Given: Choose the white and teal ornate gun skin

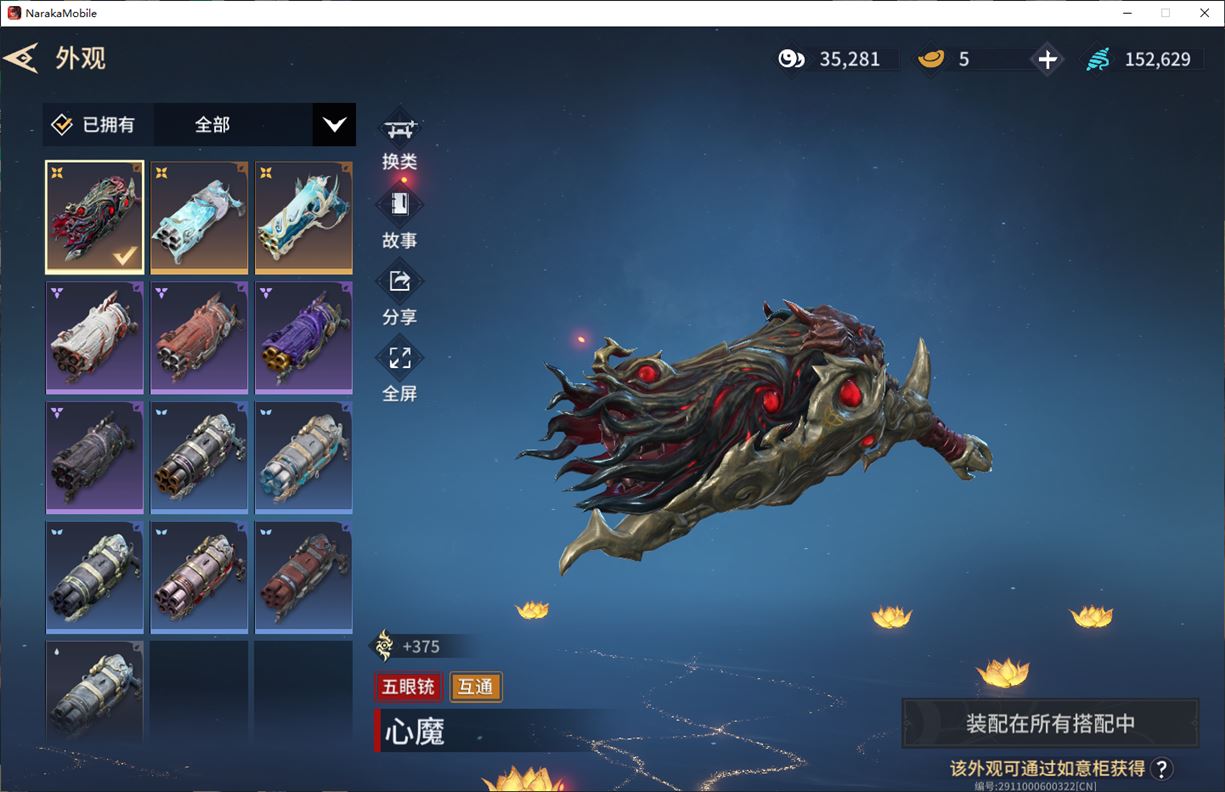Looking at the screenshot, I should (304, 217).
